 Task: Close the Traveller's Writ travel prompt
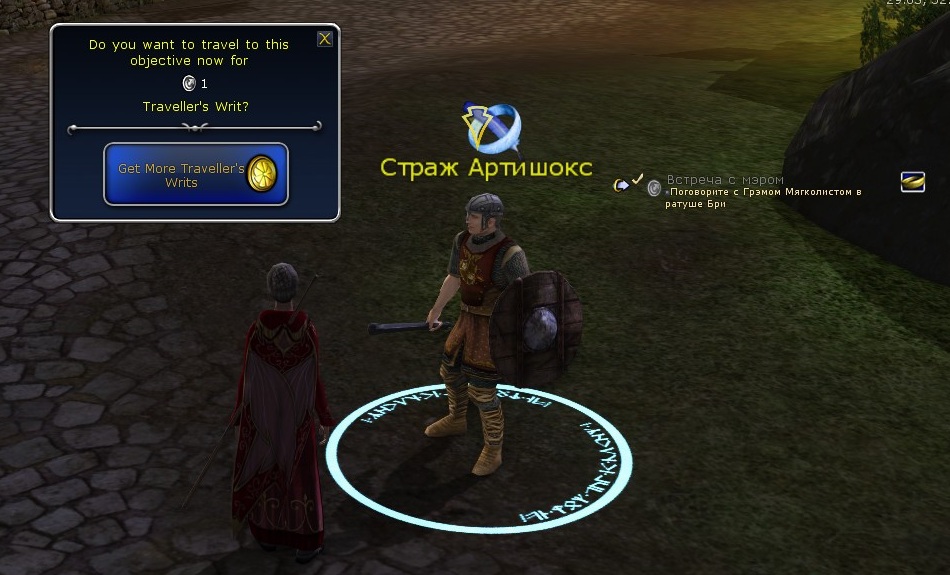click(324, 39)
